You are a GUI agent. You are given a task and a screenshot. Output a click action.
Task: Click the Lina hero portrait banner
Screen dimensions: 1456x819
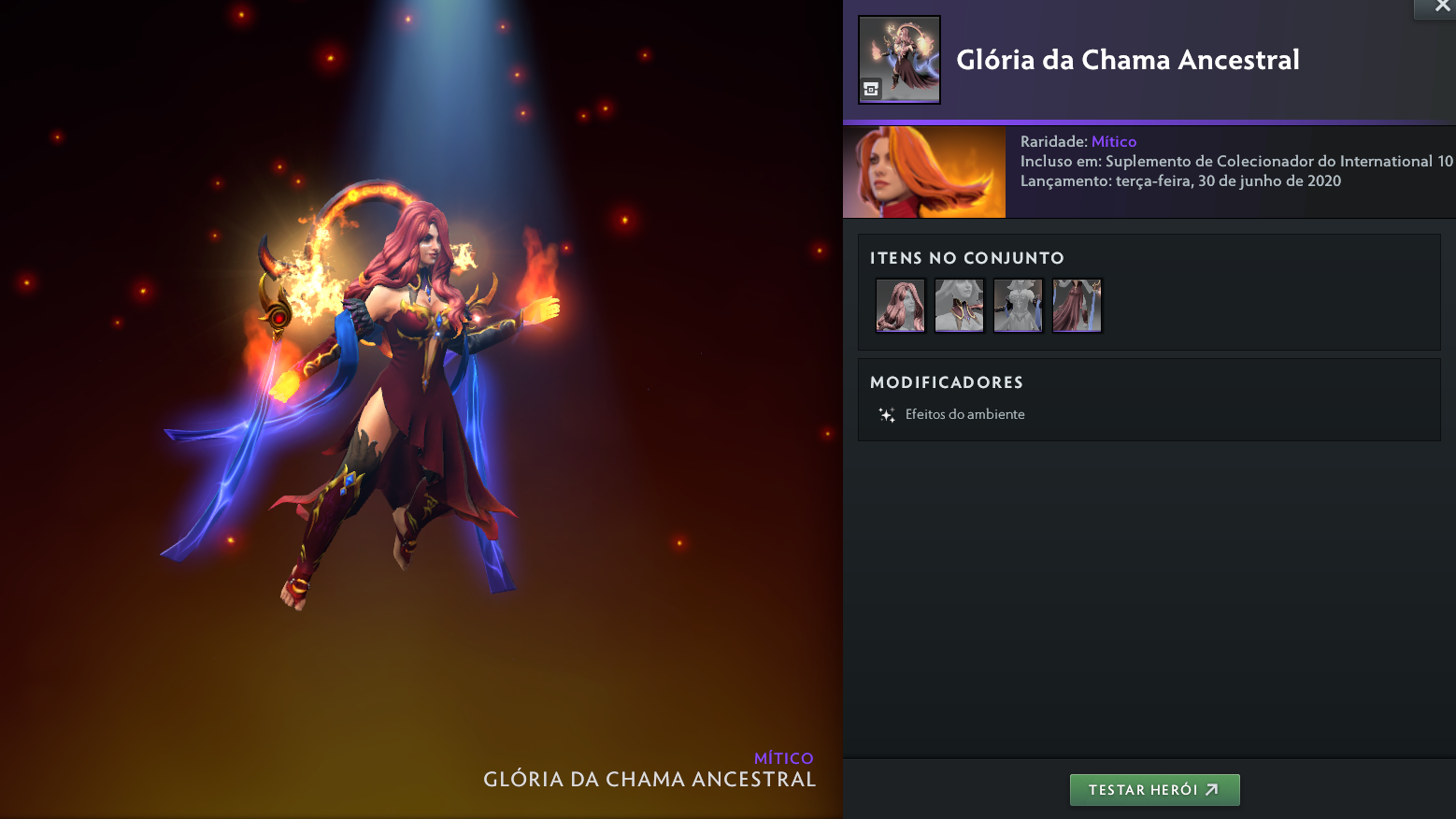923,172
